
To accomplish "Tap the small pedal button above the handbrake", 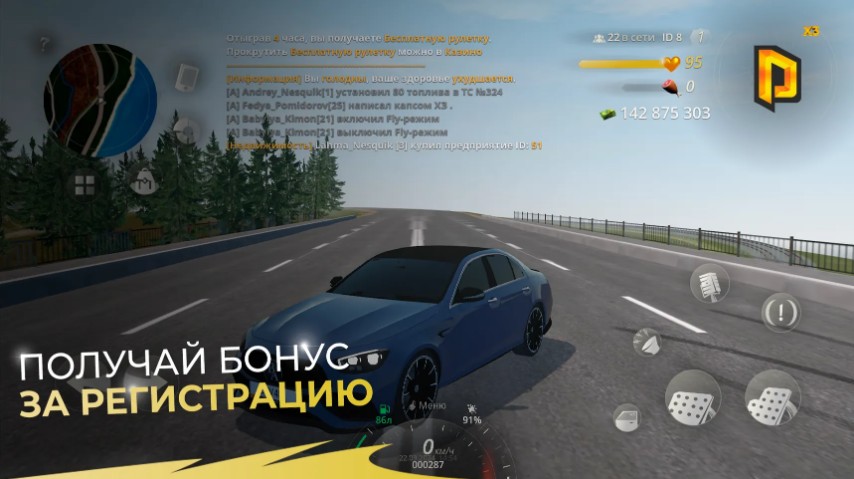I will click(709, 282).
